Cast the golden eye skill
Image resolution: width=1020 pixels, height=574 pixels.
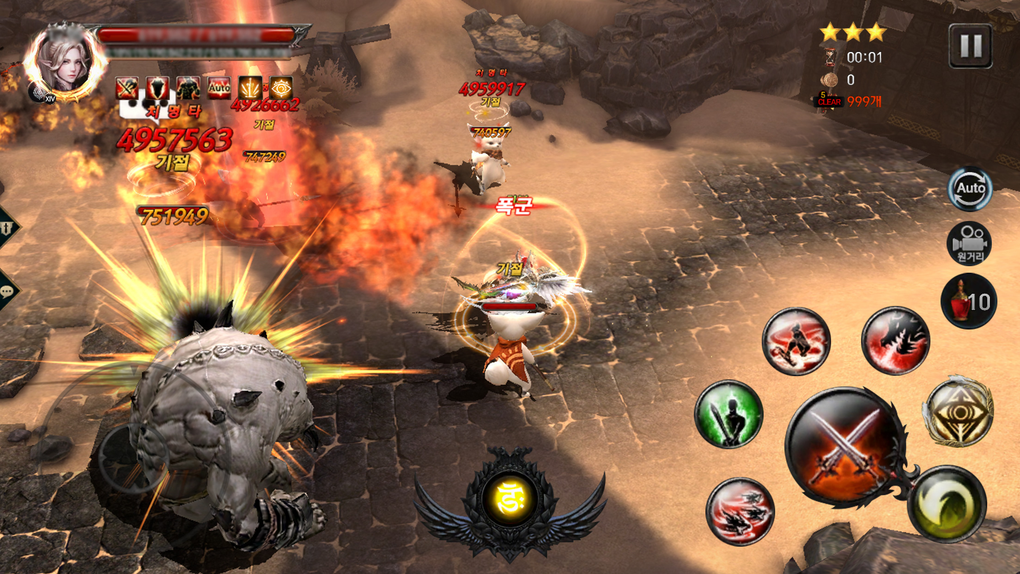click(958, 411)
